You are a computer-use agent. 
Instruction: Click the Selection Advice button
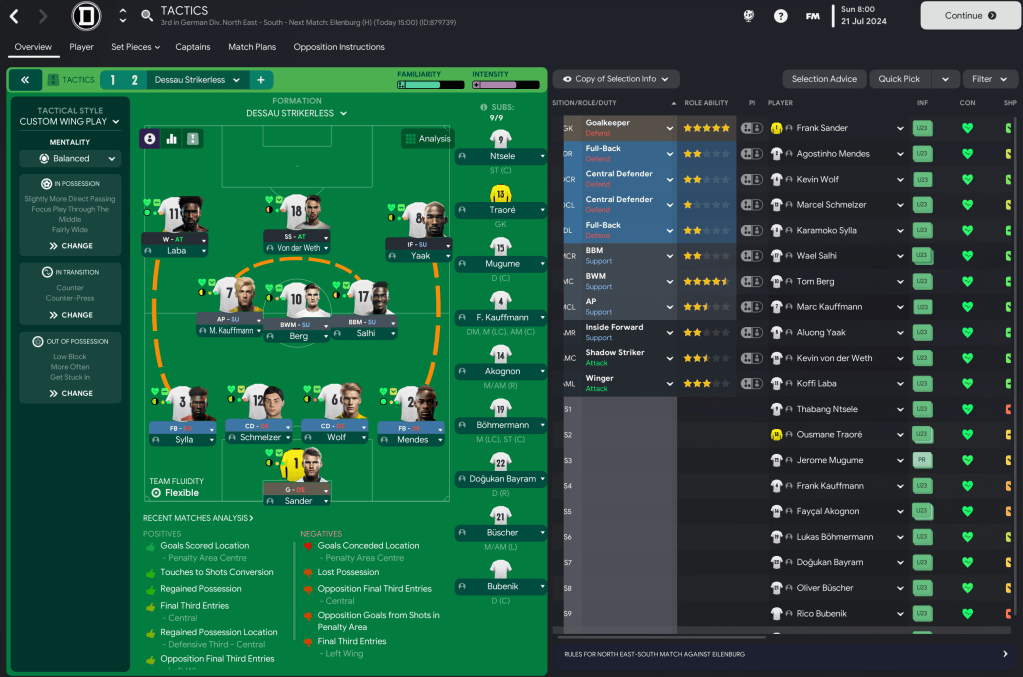[x=824, y=79]
